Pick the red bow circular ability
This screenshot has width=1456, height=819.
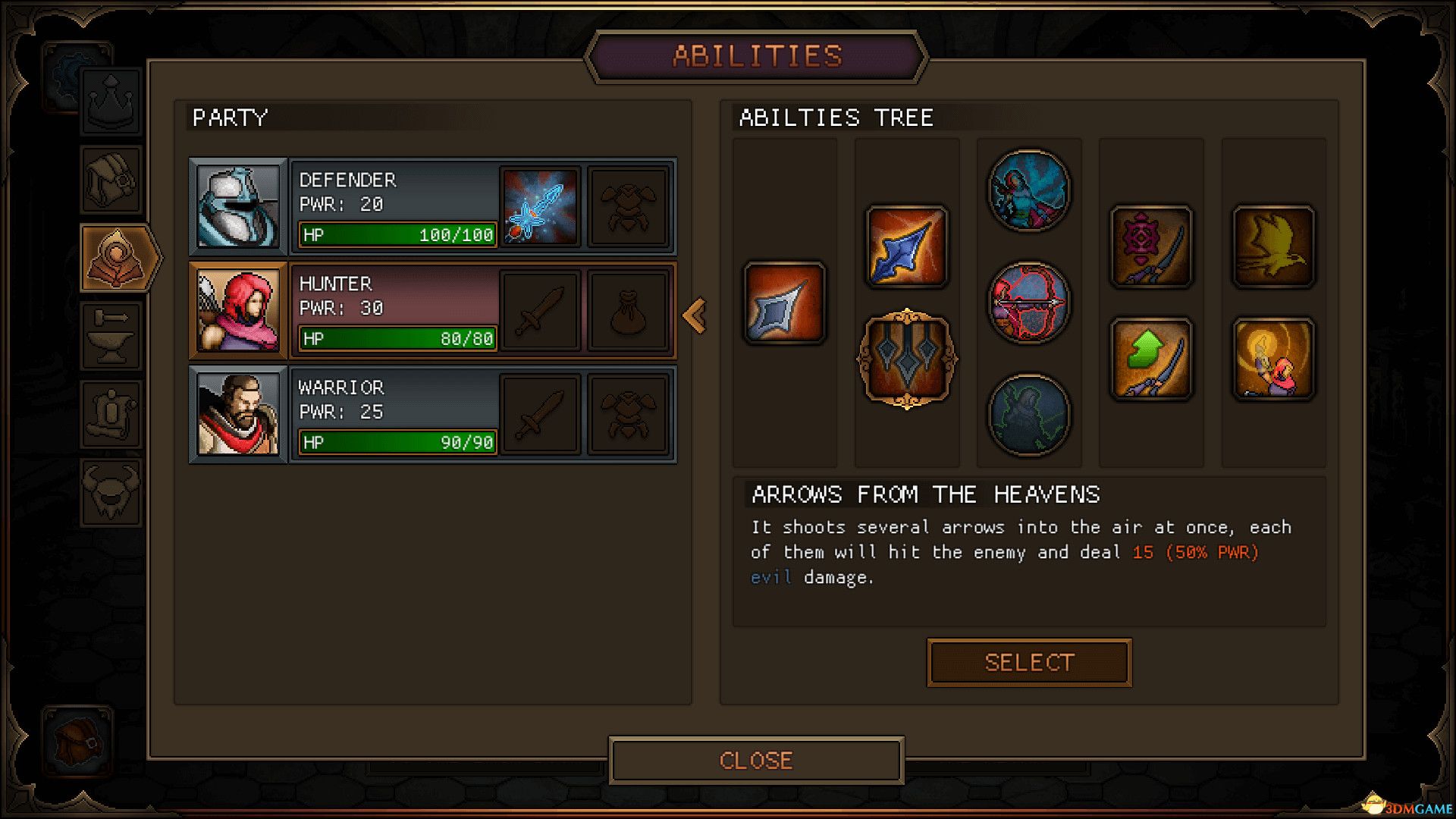point(1029,303)
